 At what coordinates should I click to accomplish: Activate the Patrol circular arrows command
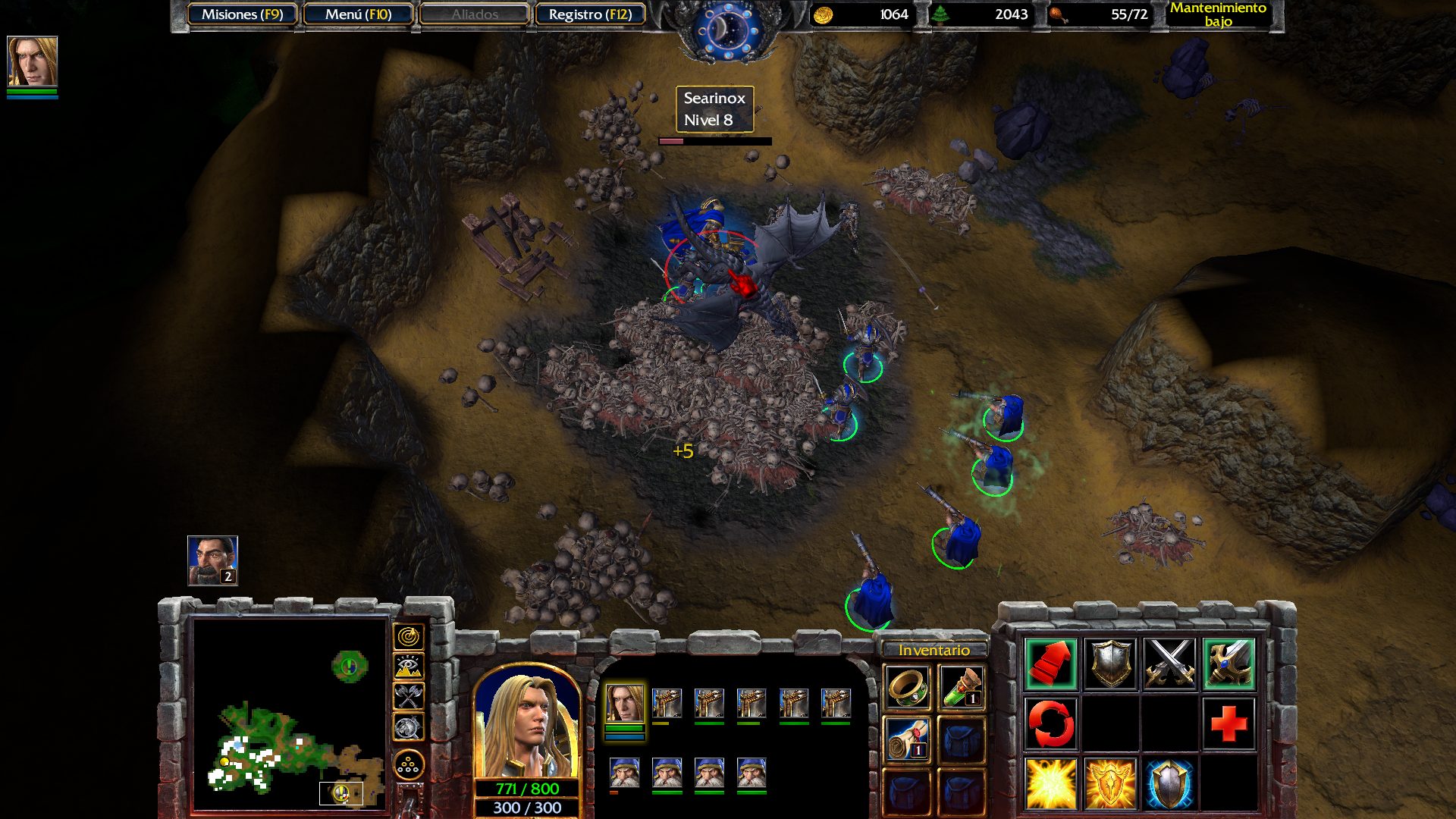pyautogui.click(x=1050, y=723)
